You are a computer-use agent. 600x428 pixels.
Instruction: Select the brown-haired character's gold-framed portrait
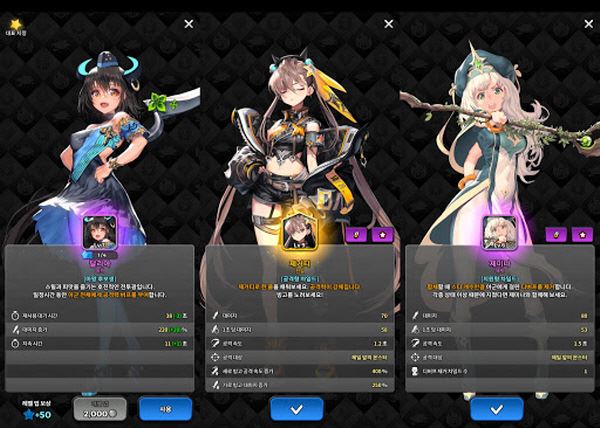(x=300, y=231)
